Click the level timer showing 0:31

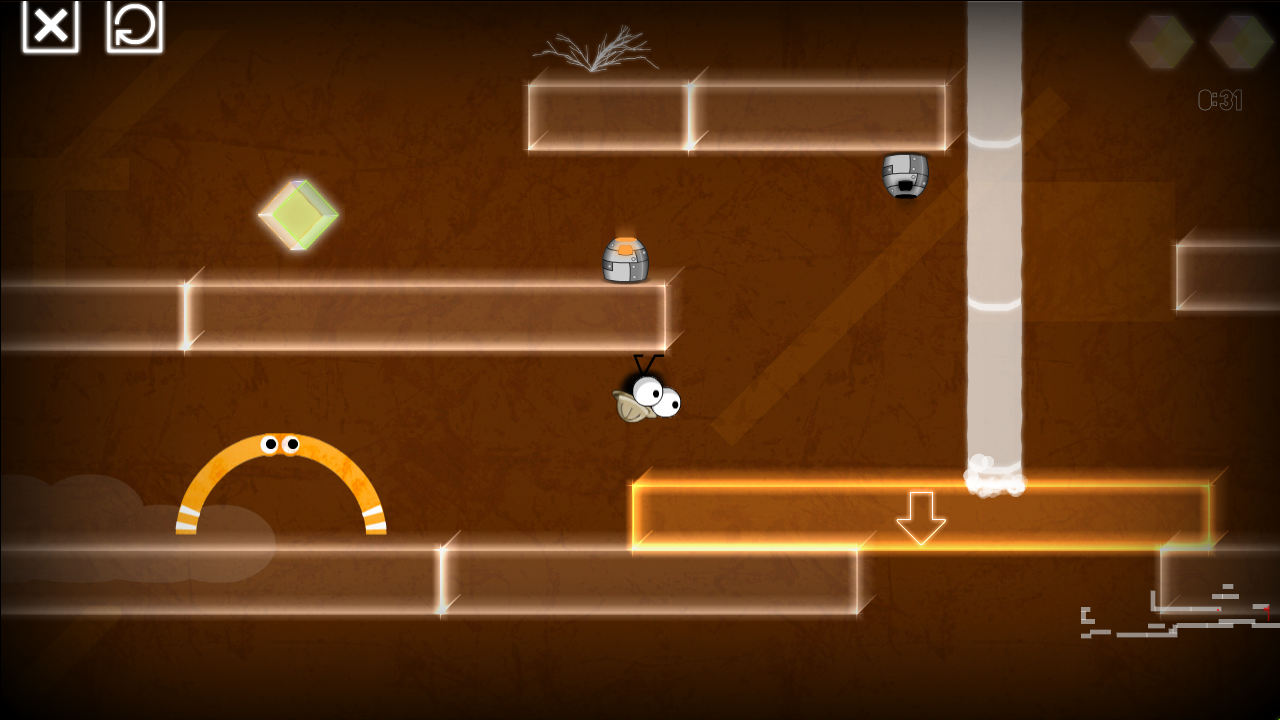click(x=1218, y=98)
